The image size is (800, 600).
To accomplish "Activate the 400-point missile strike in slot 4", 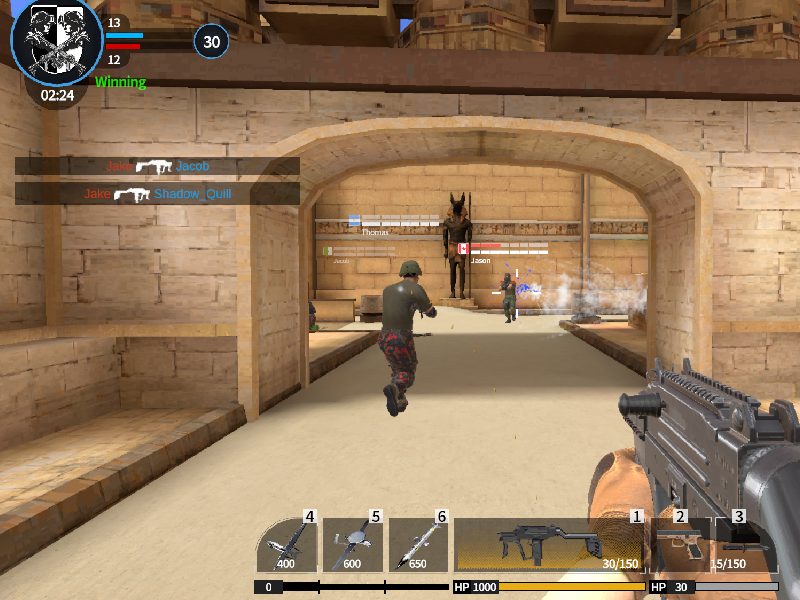I will pyautogui.click(x=287, y=545).
